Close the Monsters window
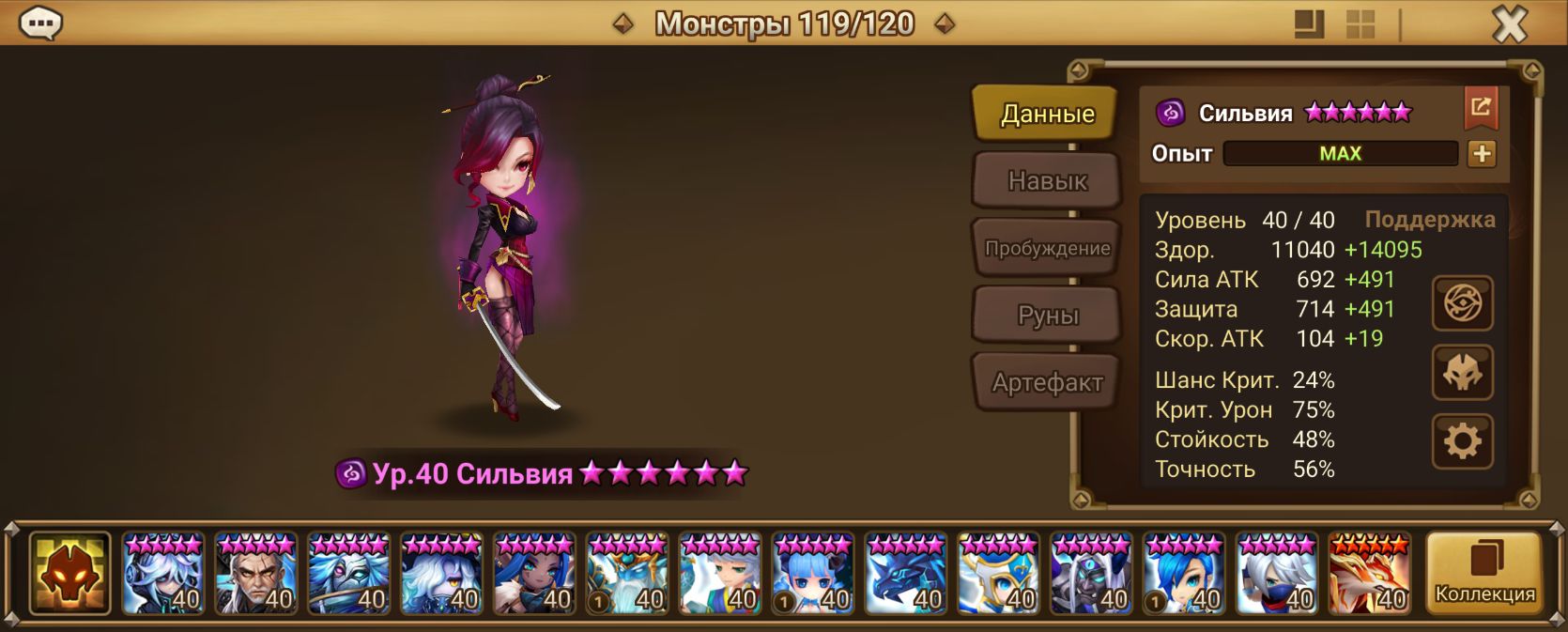 (x=1510, y=24)
